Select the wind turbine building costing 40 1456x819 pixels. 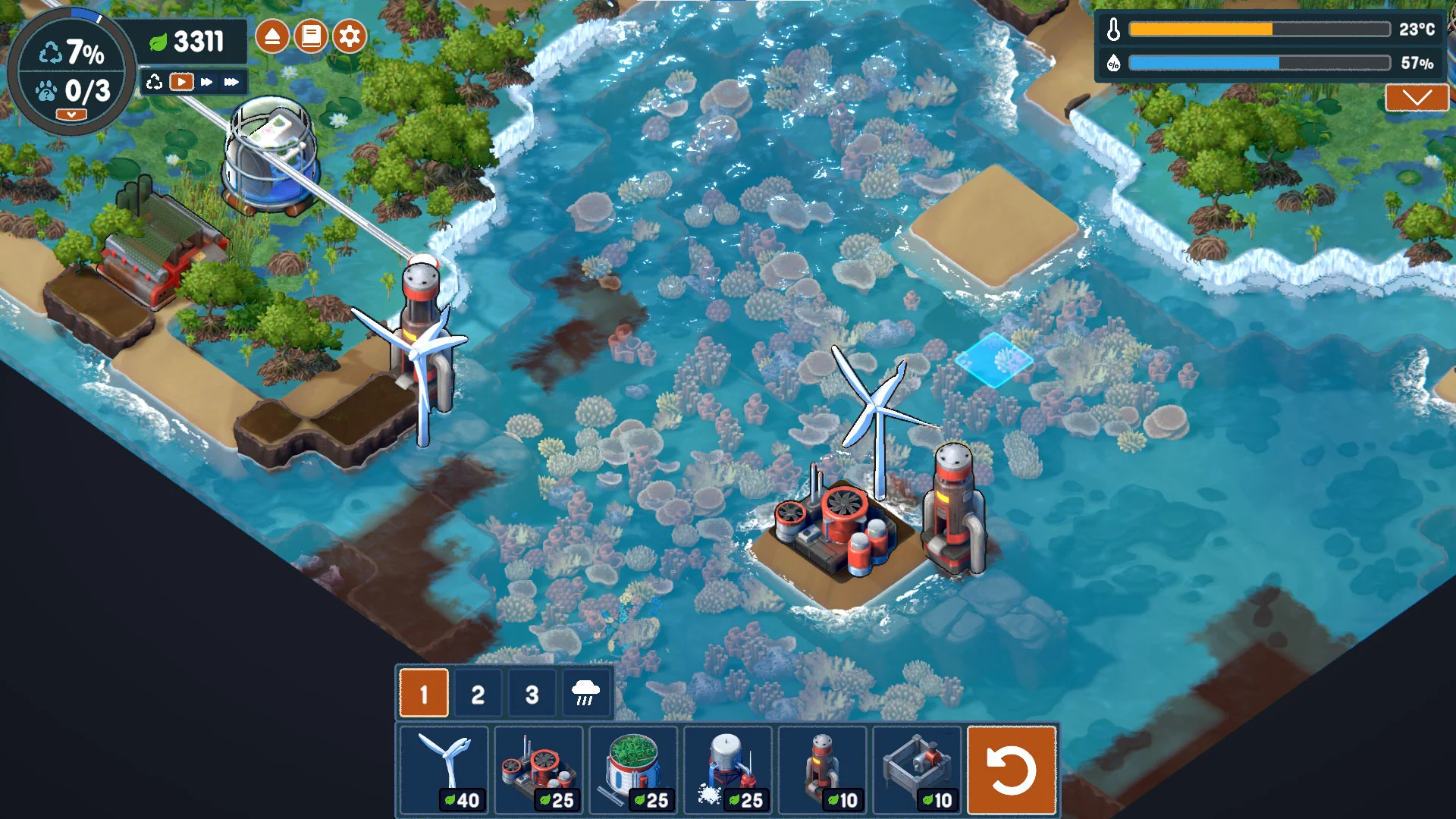(444, 769)
